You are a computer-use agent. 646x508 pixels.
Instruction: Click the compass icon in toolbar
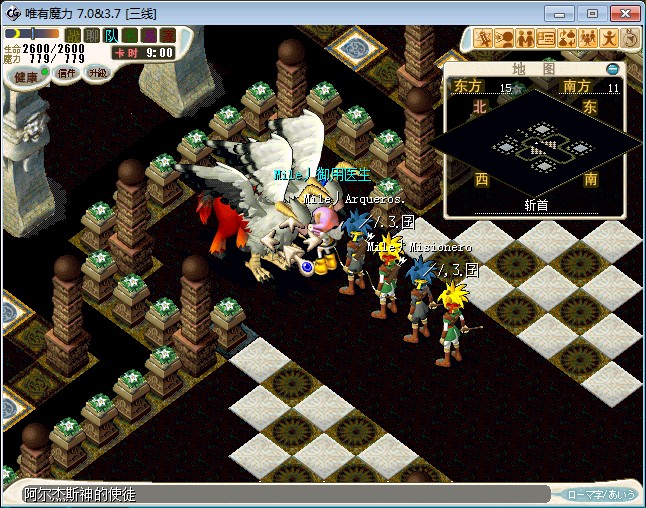[x=631, y=39]
